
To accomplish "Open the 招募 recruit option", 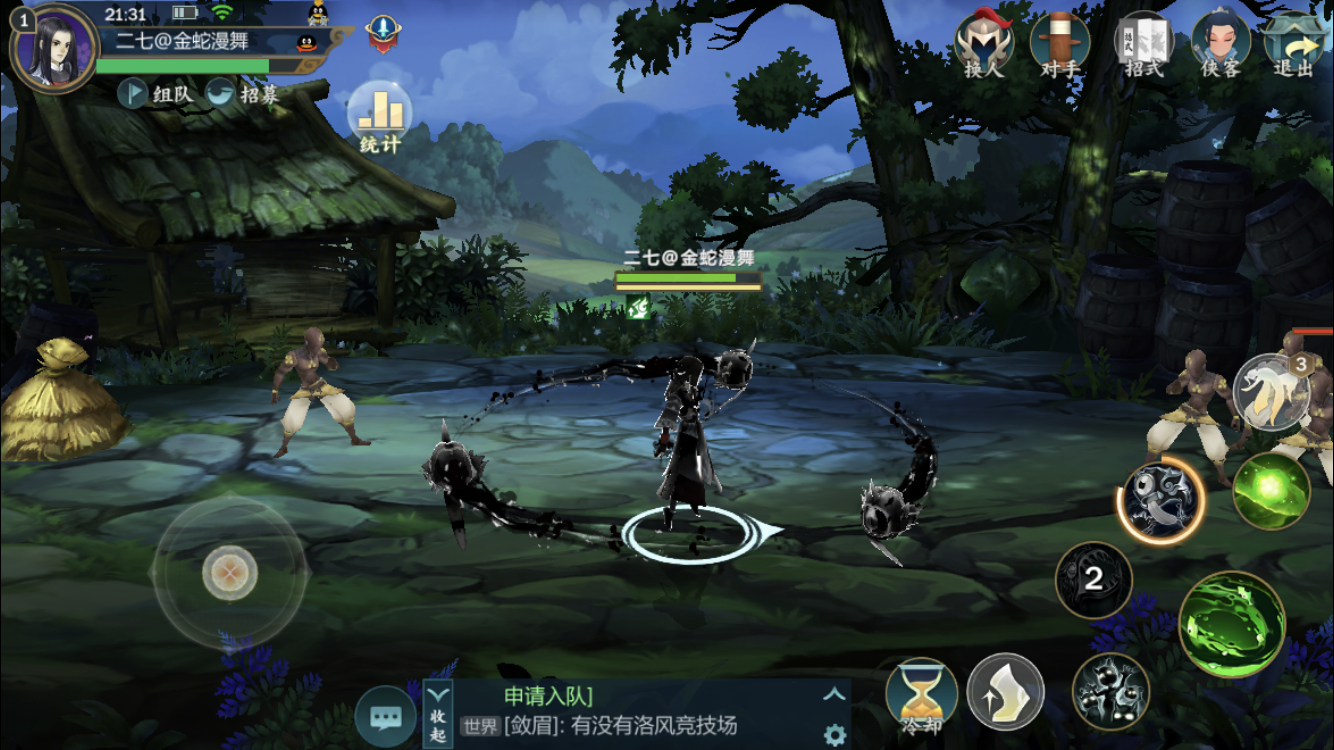I will (x=243, y=94).
